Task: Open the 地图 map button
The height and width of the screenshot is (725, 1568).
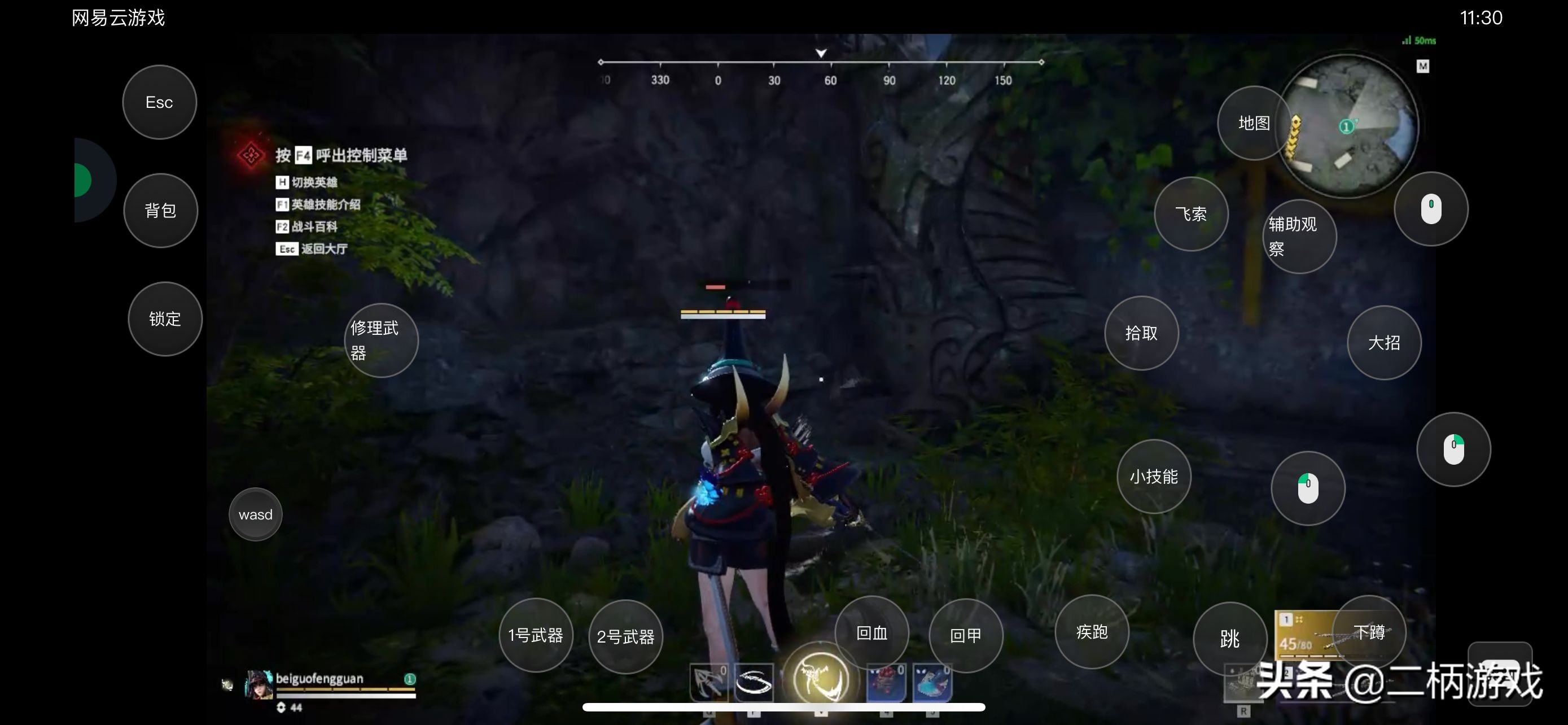Action: 1254,123
